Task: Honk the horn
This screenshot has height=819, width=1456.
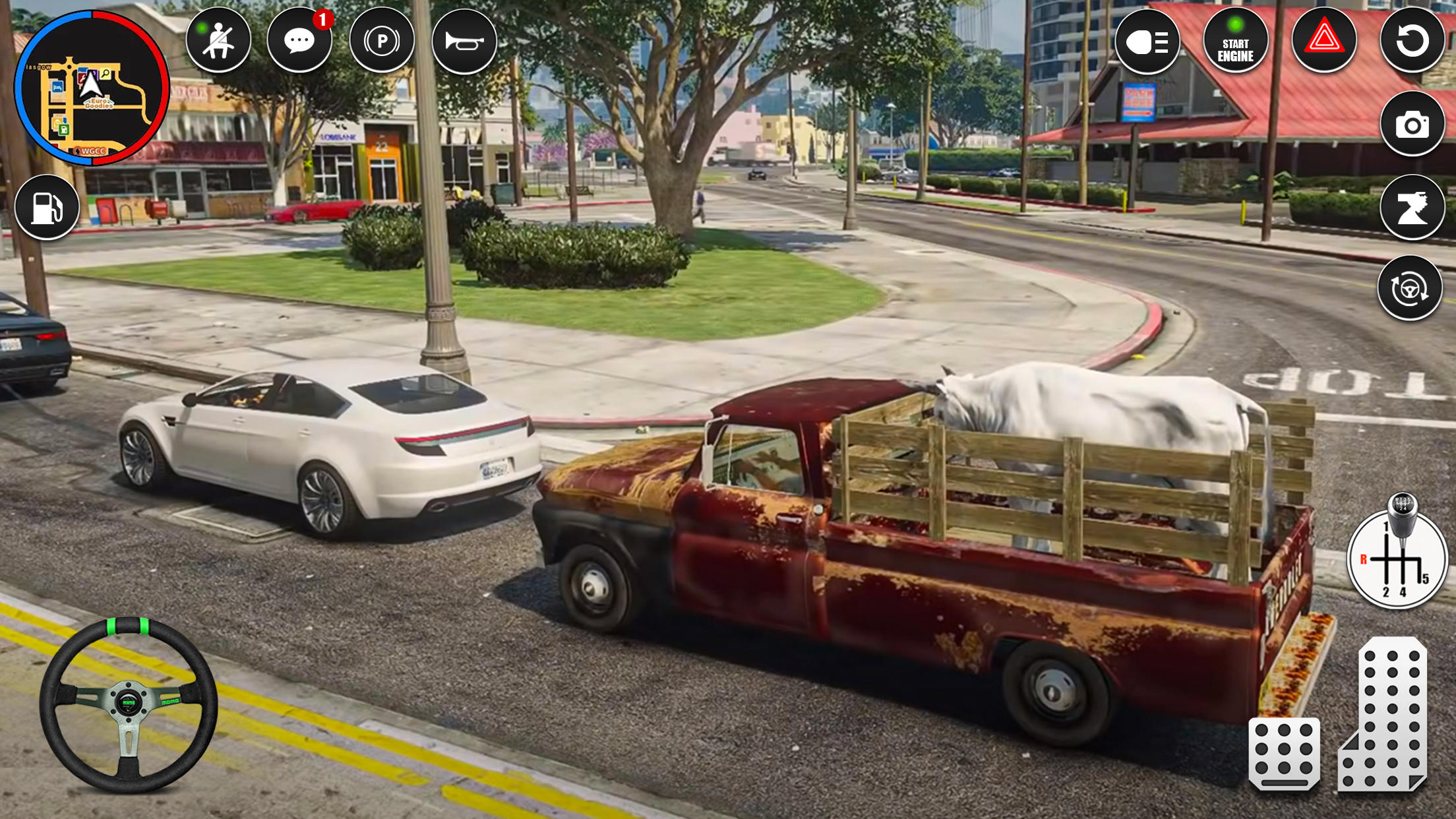Action: click(465, 40)
